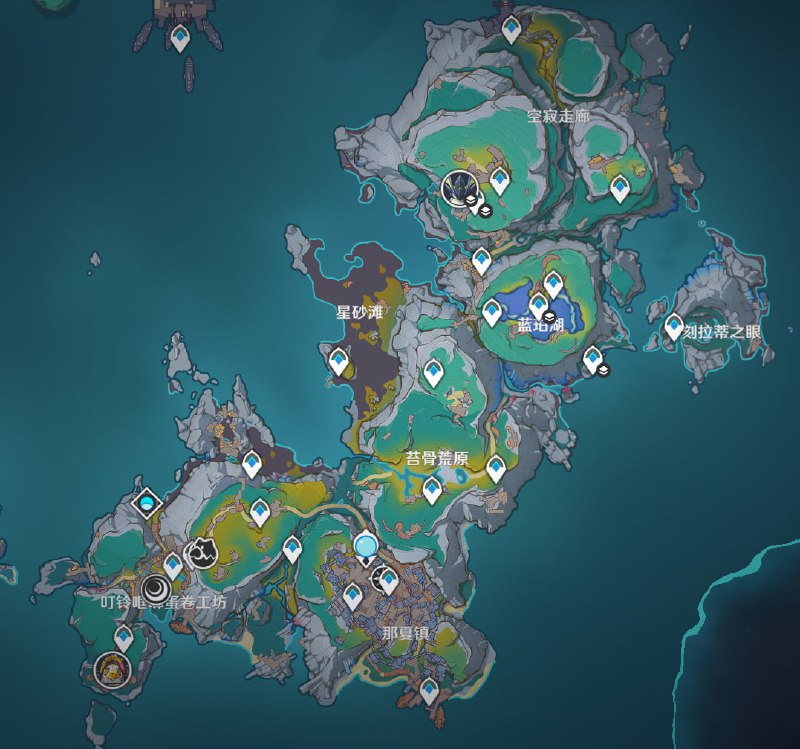Open the black sun marker in 那夏镇
This screenshot has height=749, width=800.
tap(384, 579)
